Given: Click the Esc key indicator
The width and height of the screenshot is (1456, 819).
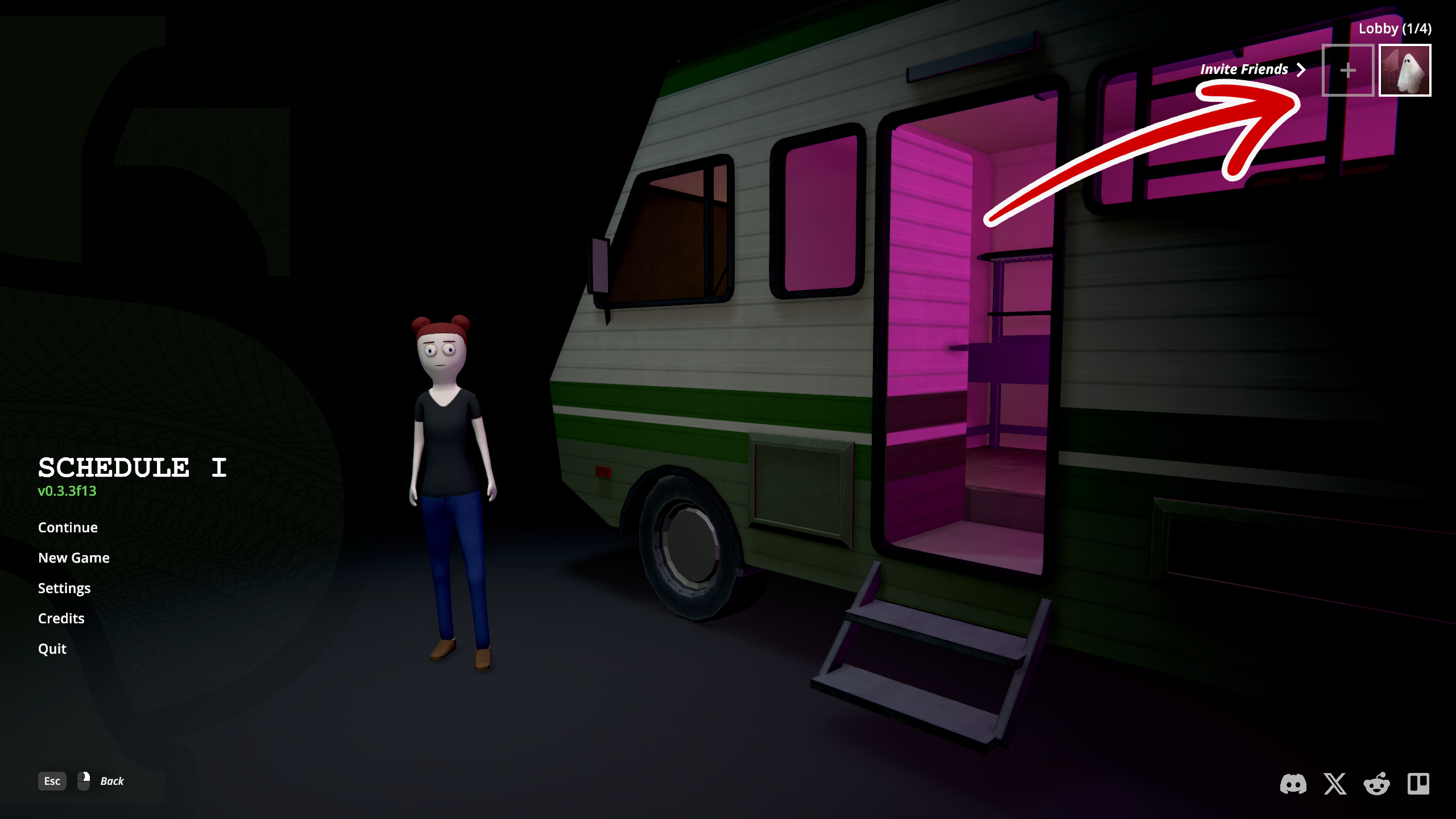Looking at the screenshot, I should 51,781.
